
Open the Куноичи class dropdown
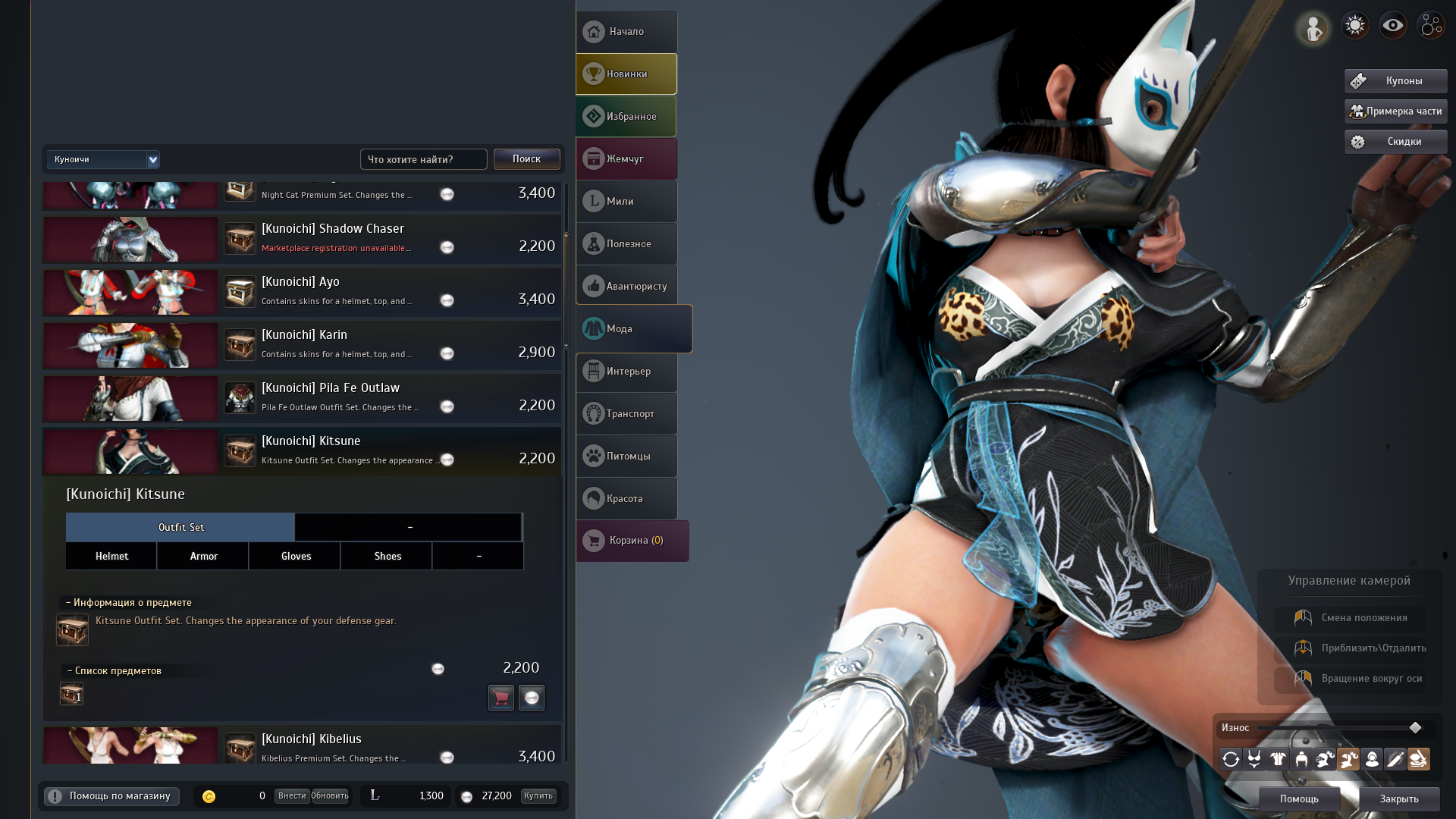[103, 159]
